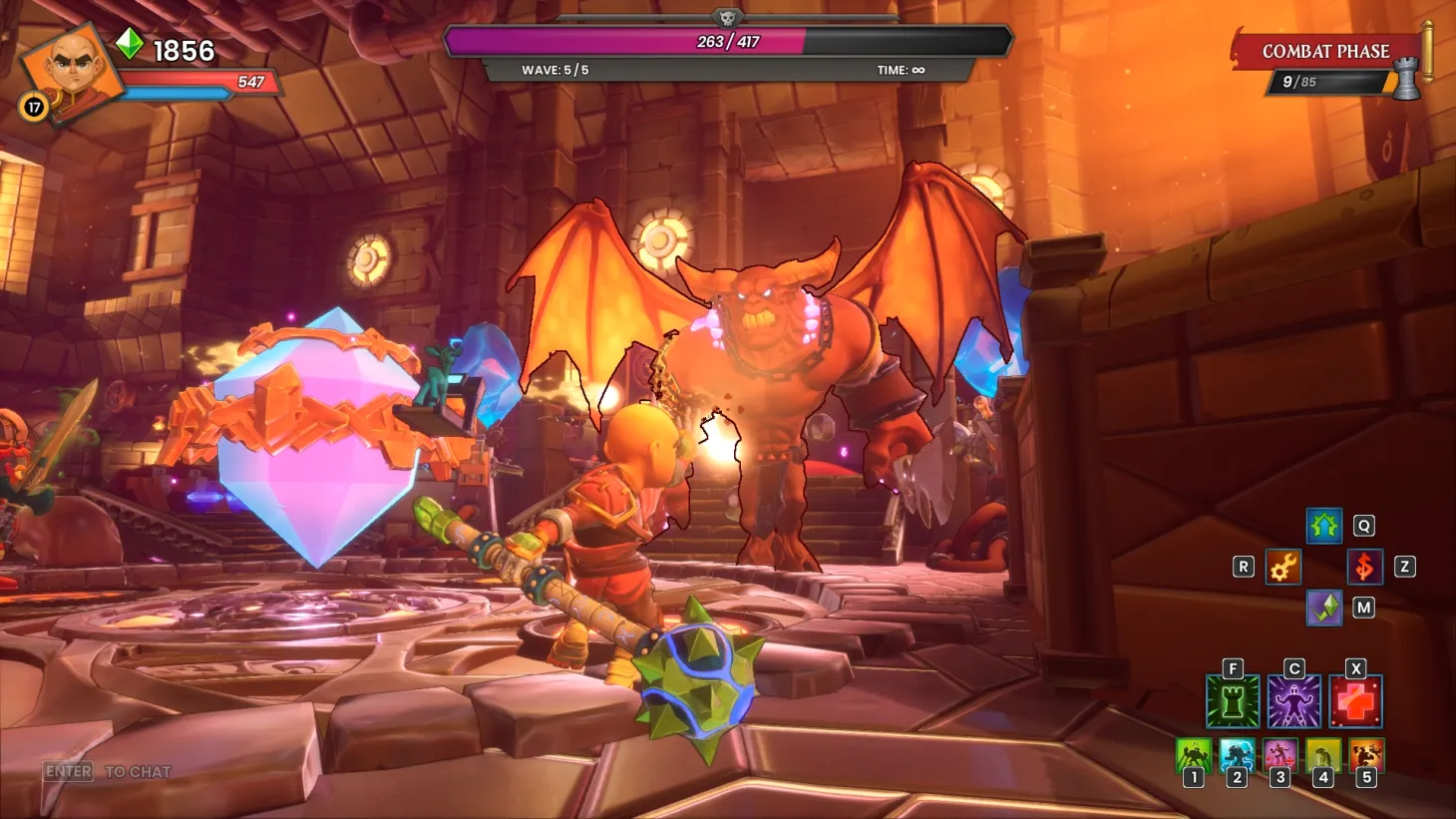Image resolution: width=1456 pixels, height=819 pixels.
Task: Select the Upgrade tower icon bound to Q
Action: (x=1323, y=527)
